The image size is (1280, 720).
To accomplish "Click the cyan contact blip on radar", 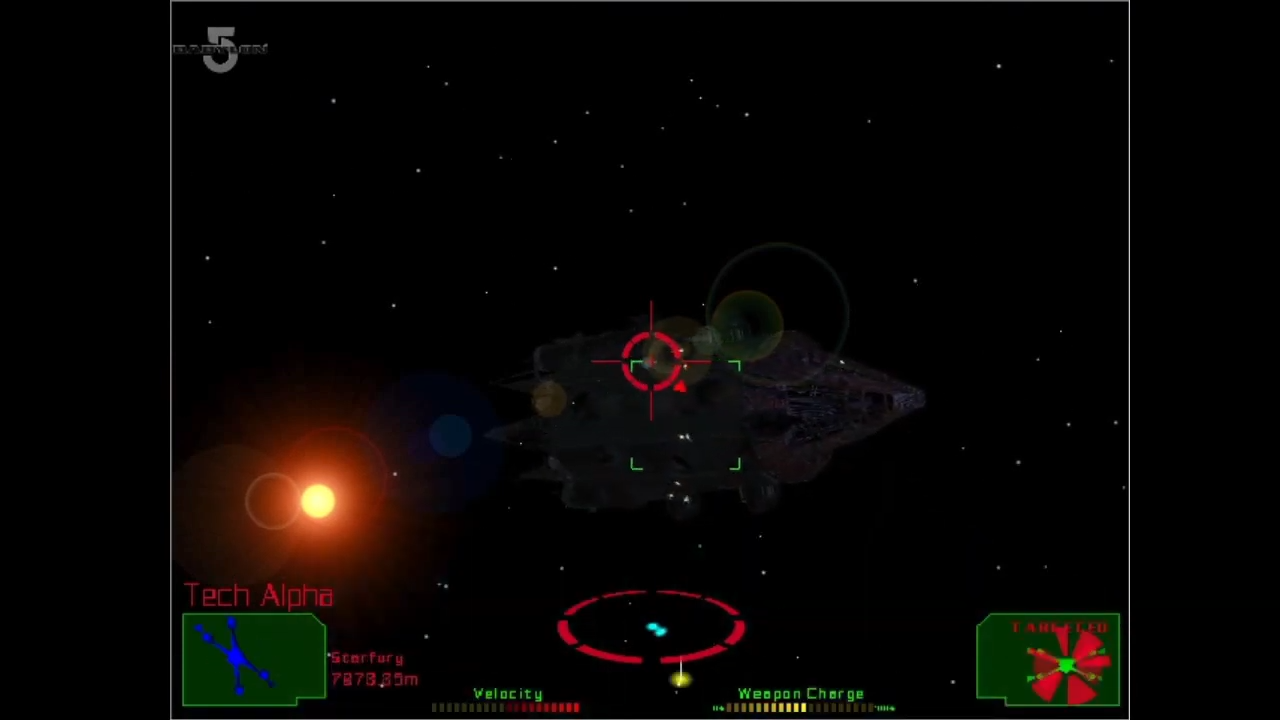I will click(655, 628).
